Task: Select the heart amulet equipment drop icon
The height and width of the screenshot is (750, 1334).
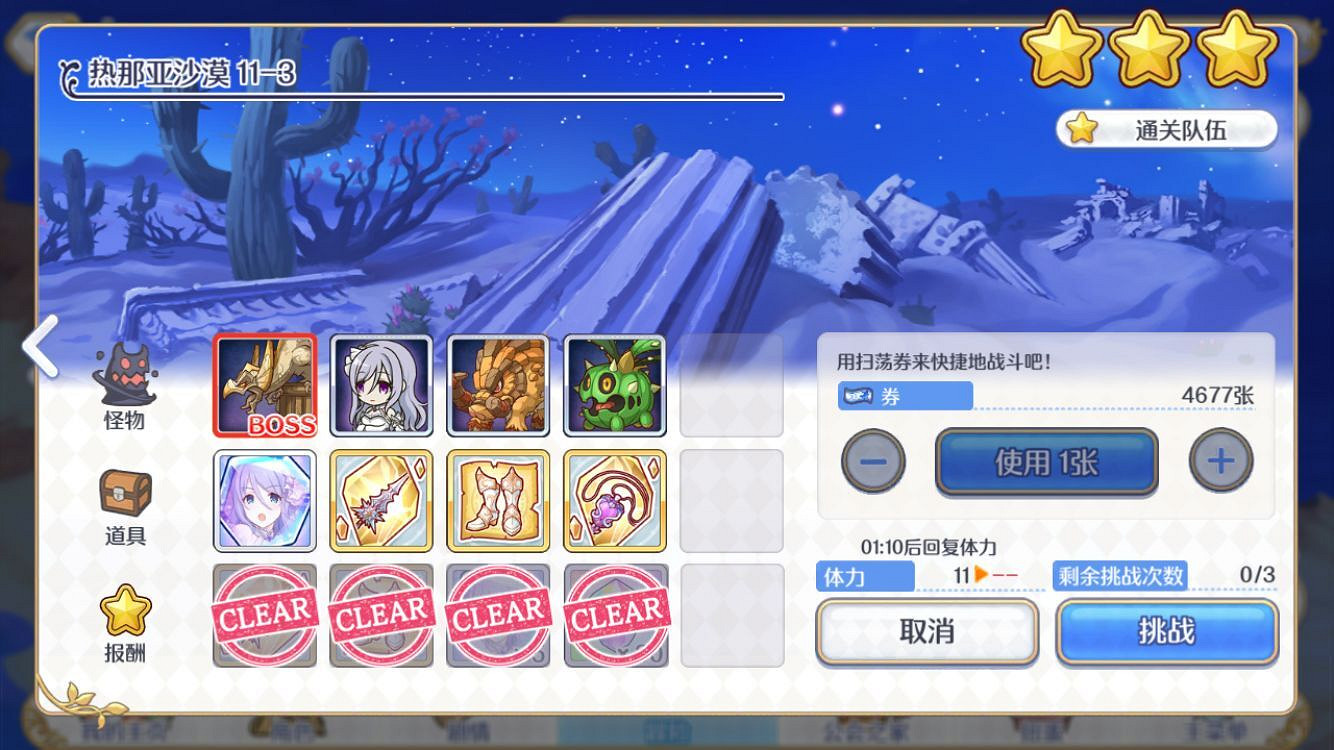Action: pyautogui.click(x=615, y=499)
